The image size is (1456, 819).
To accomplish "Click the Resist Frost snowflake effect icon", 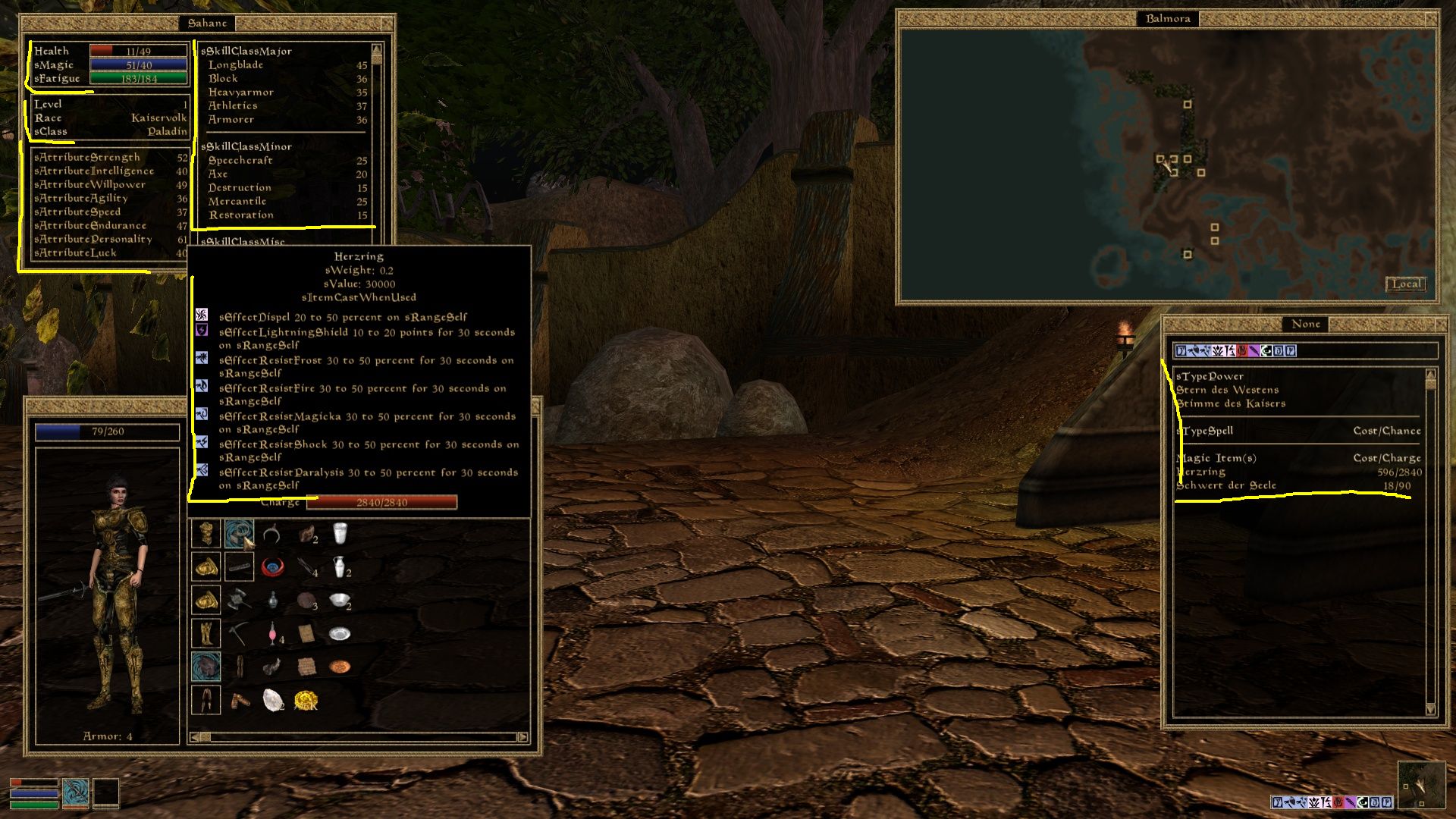I will 201,357.
